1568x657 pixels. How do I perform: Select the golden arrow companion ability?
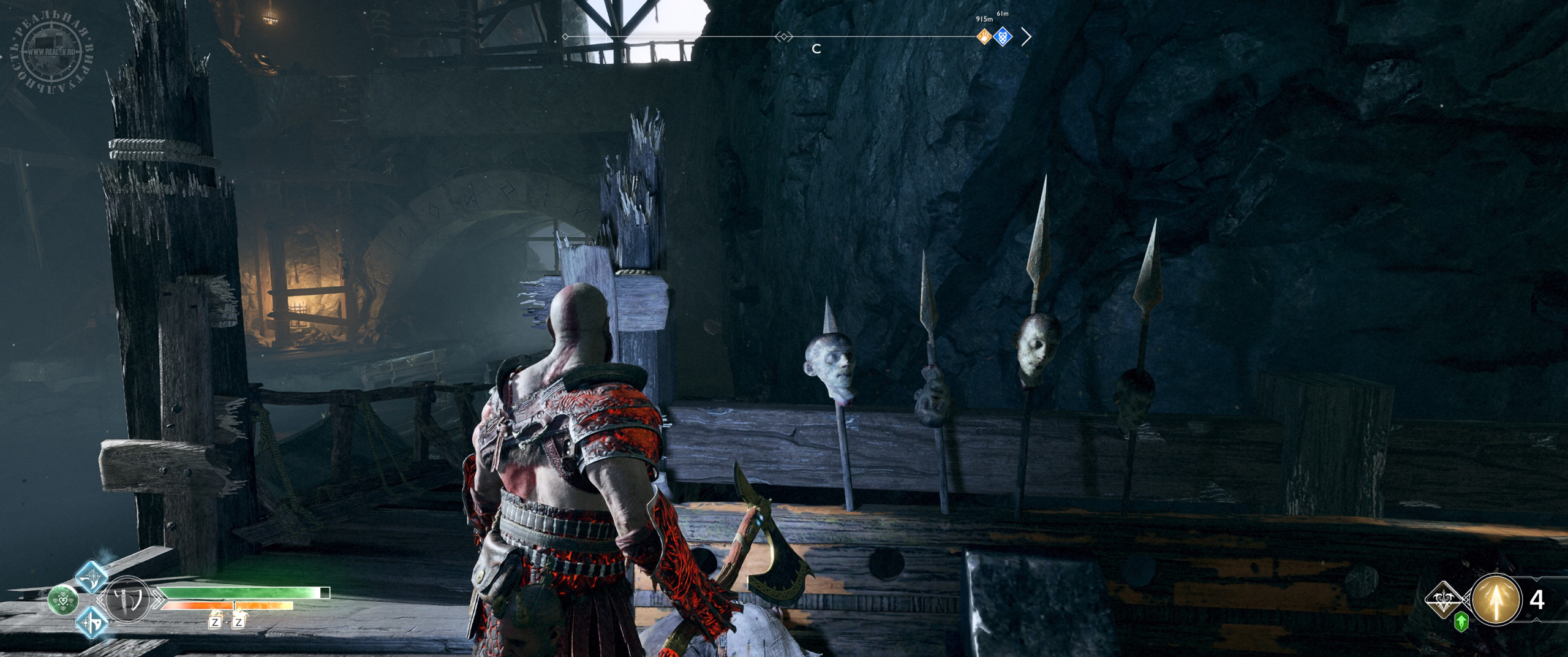pos(1495,599)
